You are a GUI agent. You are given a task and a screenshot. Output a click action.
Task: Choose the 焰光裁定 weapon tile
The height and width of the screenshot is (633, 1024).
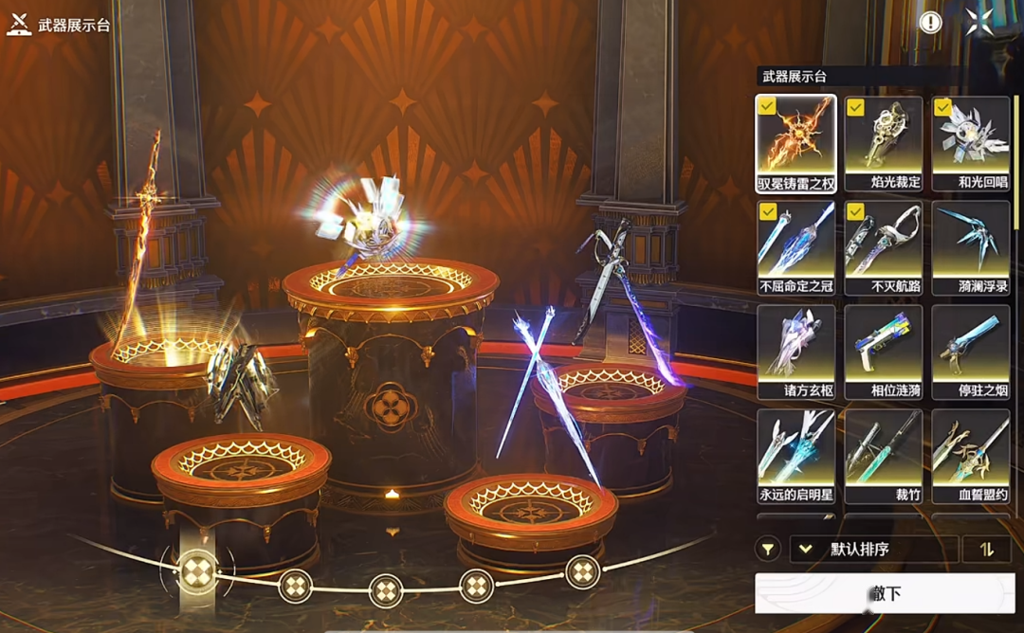point(883,142)
